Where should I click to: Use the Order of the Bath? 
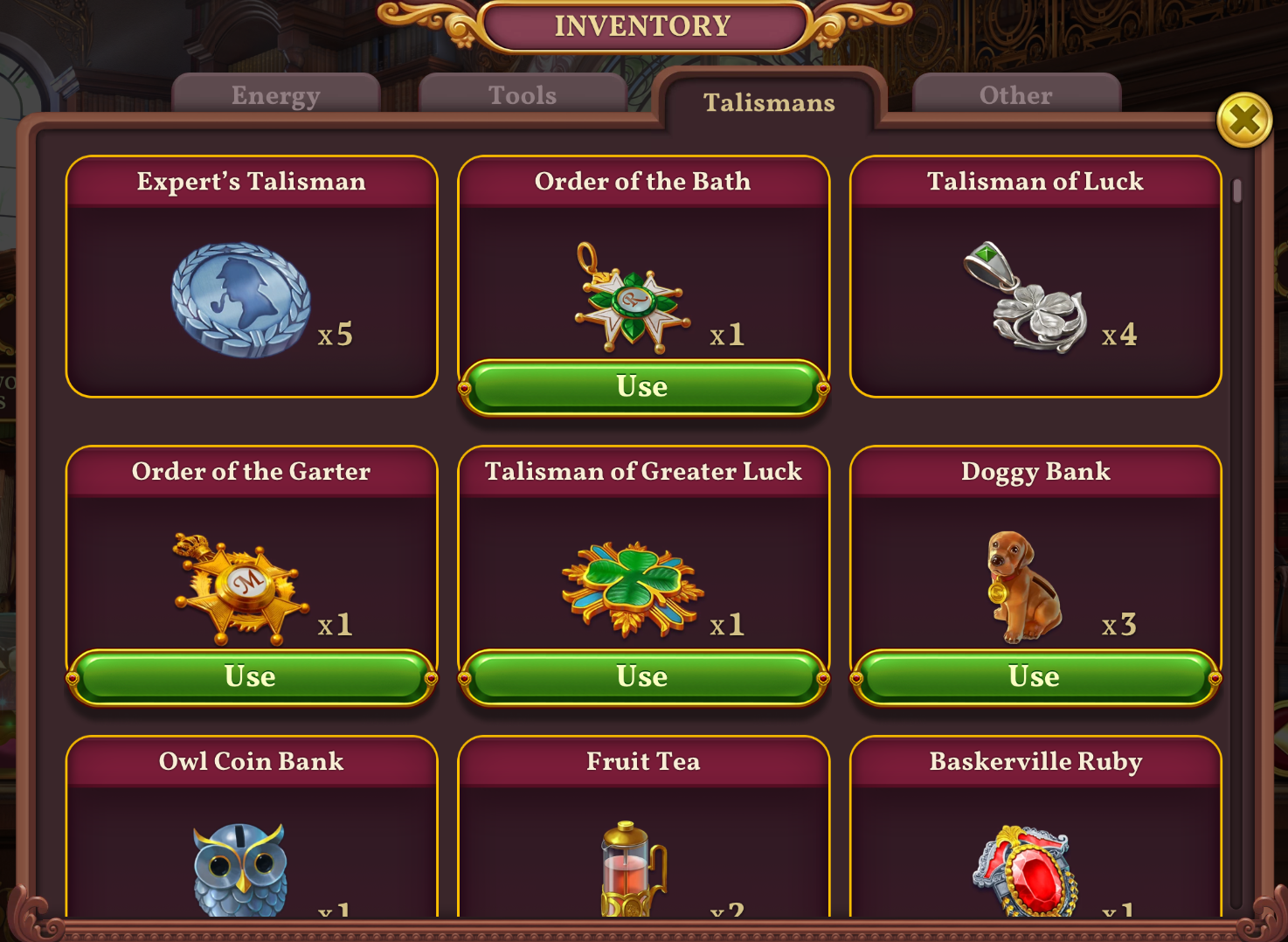point(643,387)
